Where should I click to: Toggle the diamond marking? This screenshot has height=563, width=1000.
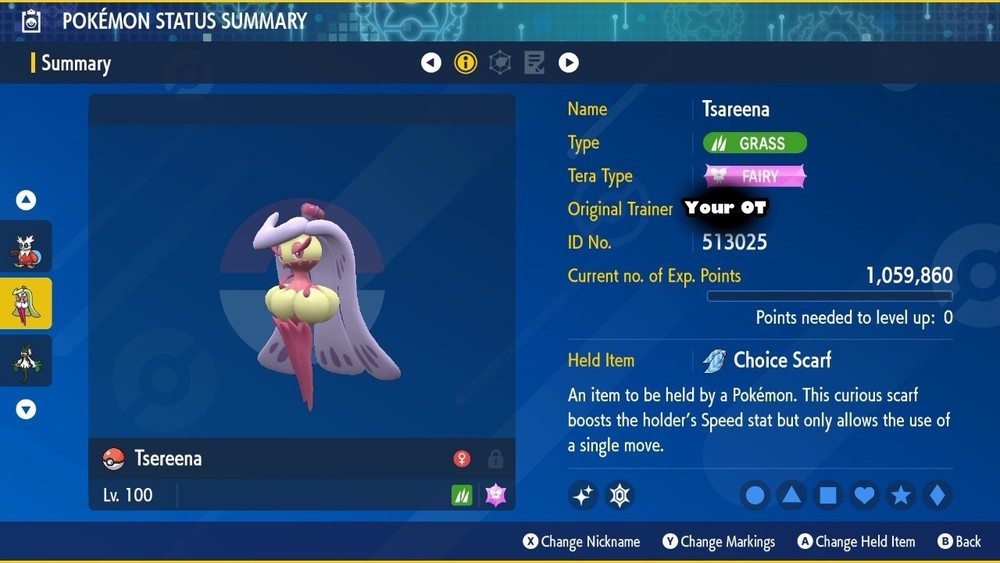(937, 495)
